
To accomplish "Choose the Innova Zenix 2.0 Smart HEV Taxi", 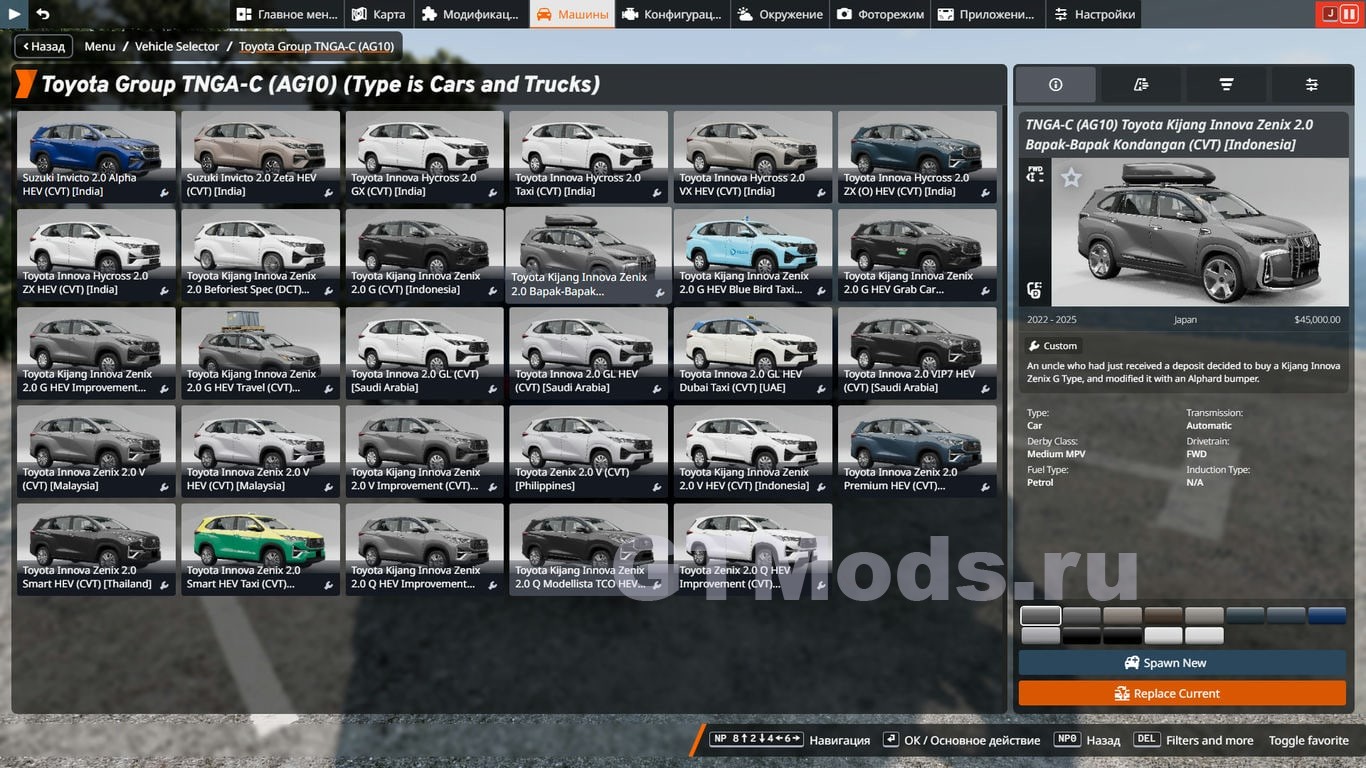I will pos(260,548).
